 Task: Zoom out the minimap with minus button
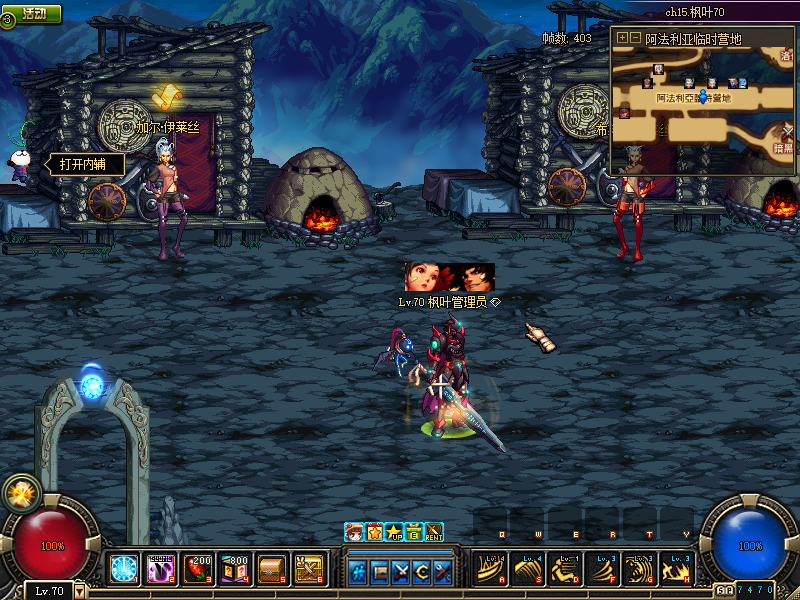(635, 38)
